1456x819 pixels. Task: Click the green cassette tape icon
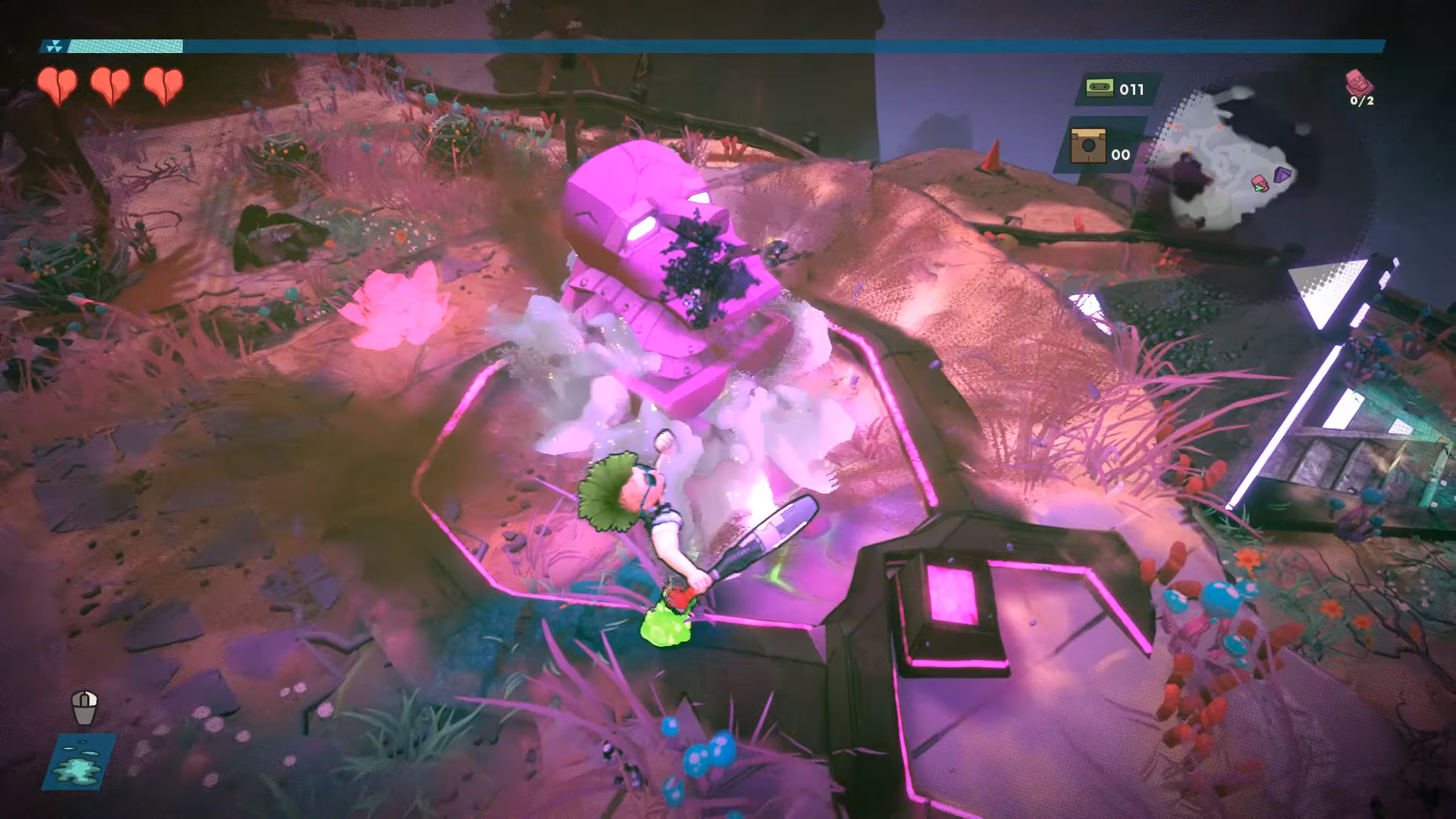[x=1099, y=88]
